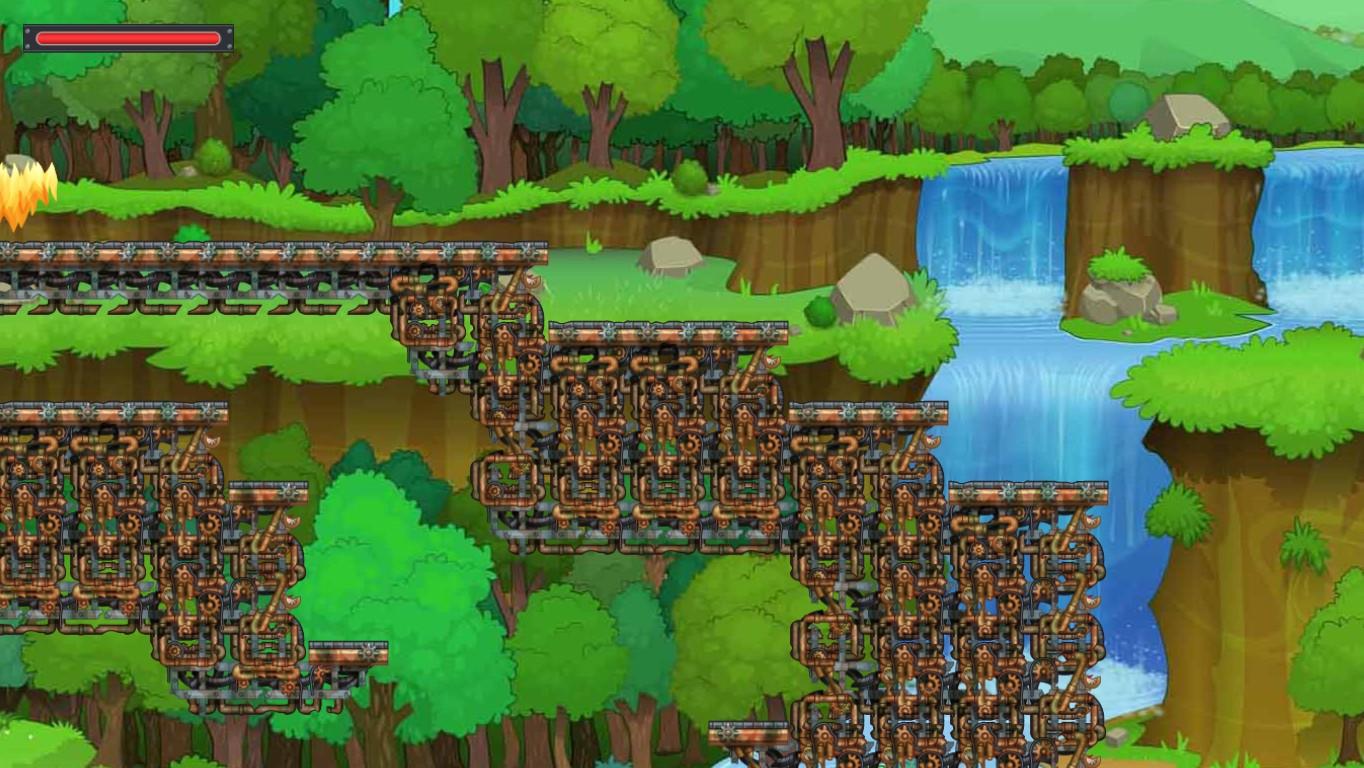Viewport: 1364px width, 768px height.
Task: Click the red health bar in the corner
Action: tap(127, 38)
